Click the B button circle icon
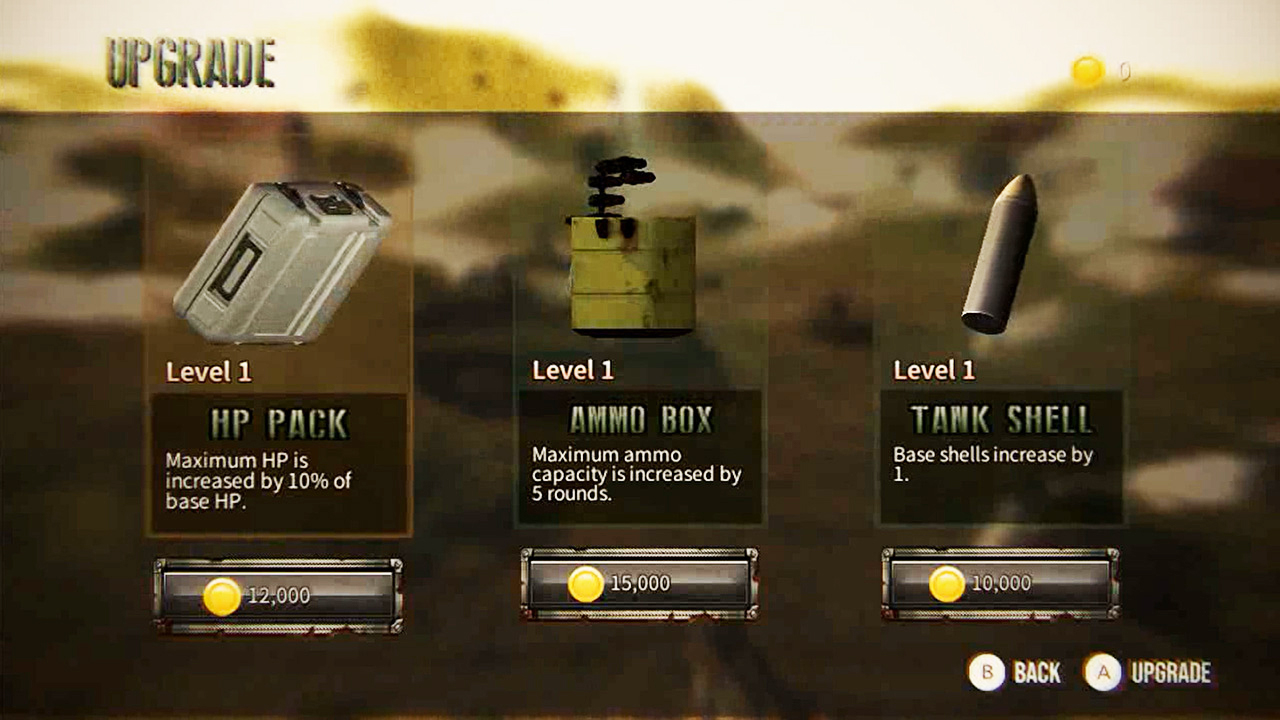The image size is (1280, 720). (986, 673)
